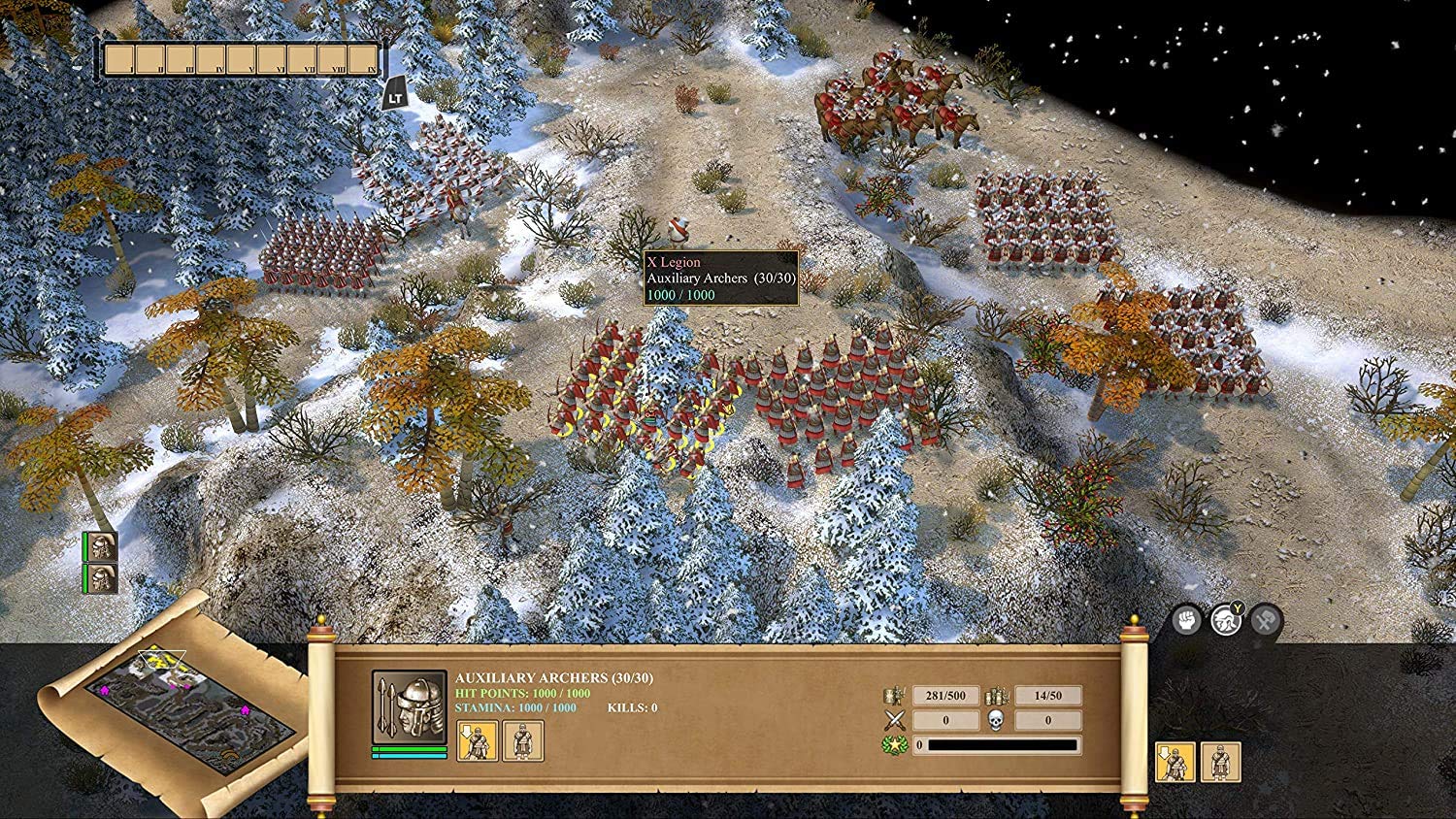The width and height of the screenshot is (1456, 819).
Task: Choose group slot I
Action: coord(119,60)
